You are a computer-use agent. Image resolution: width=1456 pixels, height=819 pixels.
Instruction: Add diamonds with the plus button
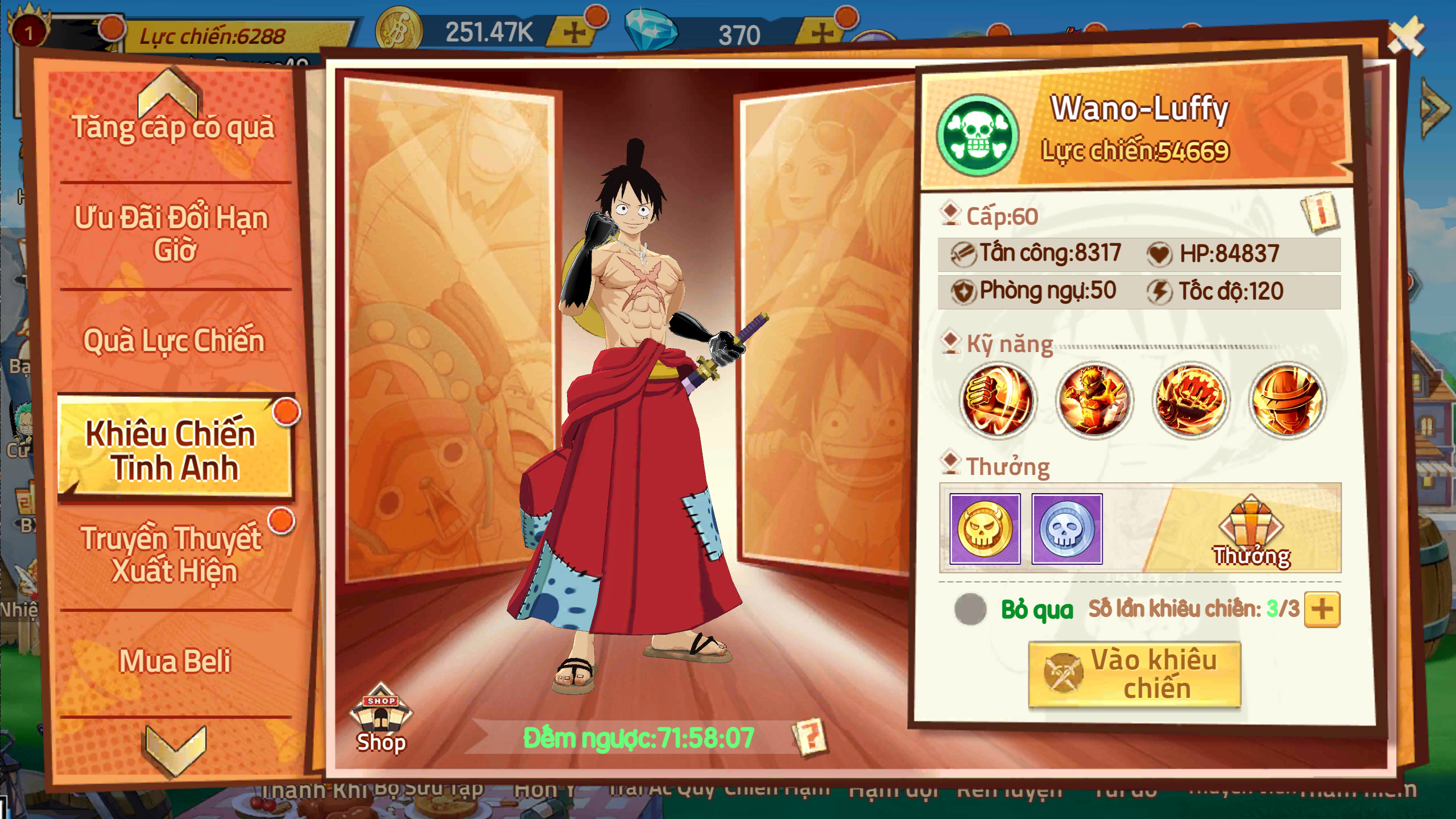(823, 32)
